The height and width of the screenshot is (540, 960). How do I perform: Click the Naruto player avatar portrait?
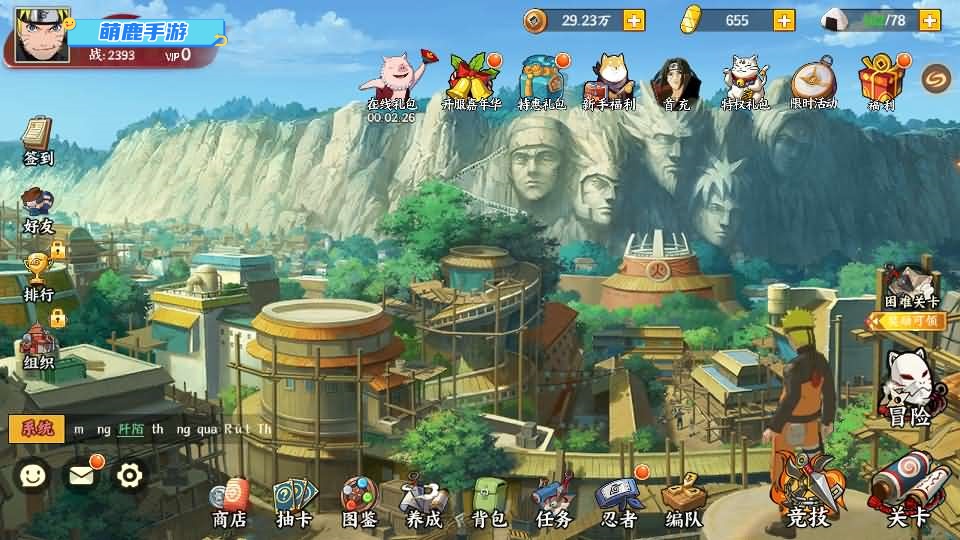[x=42, y=35]
